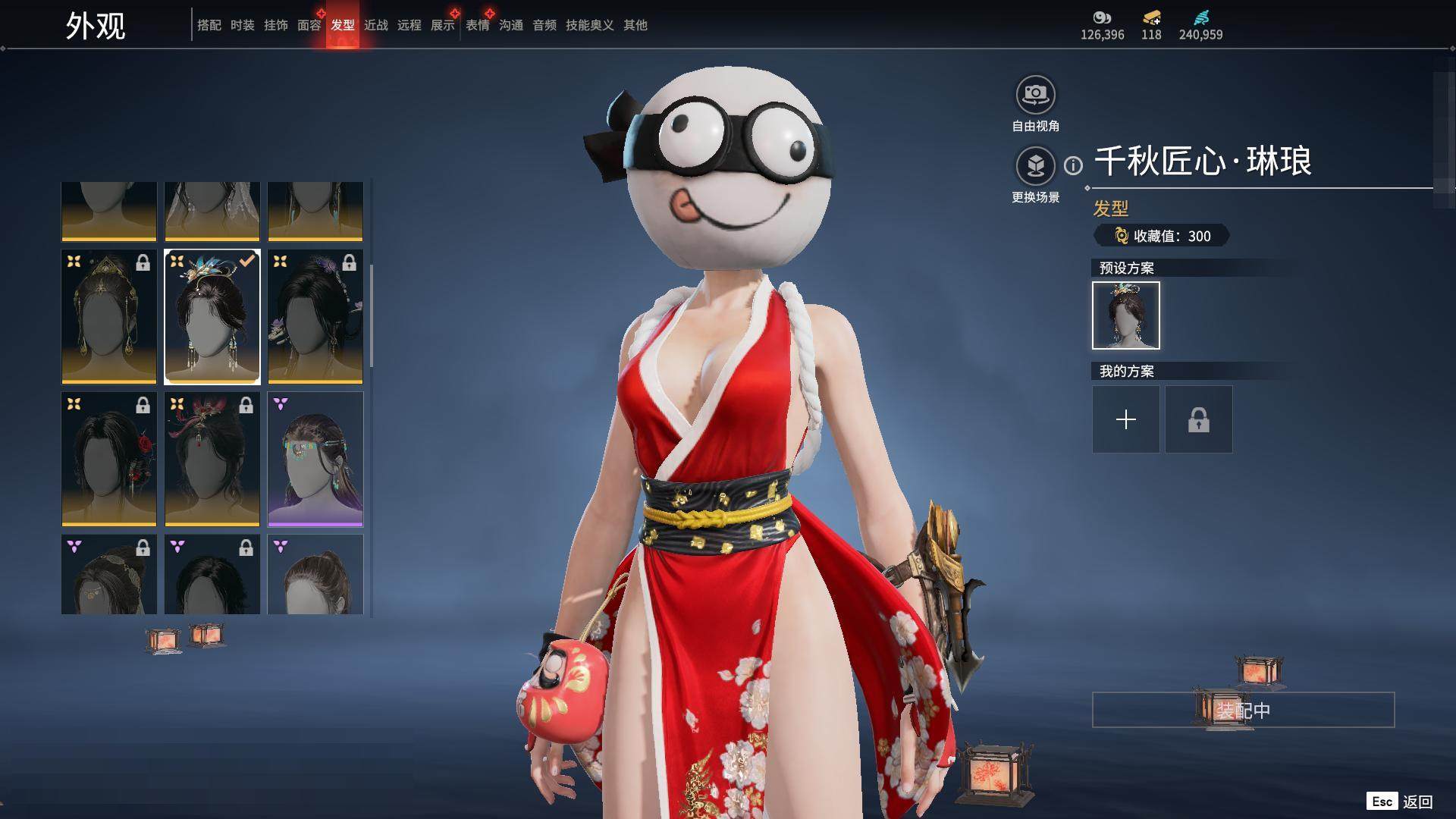Switch to the 远程 tab
The height and width of the screenshot is (819, 1456).
[409, 25]
